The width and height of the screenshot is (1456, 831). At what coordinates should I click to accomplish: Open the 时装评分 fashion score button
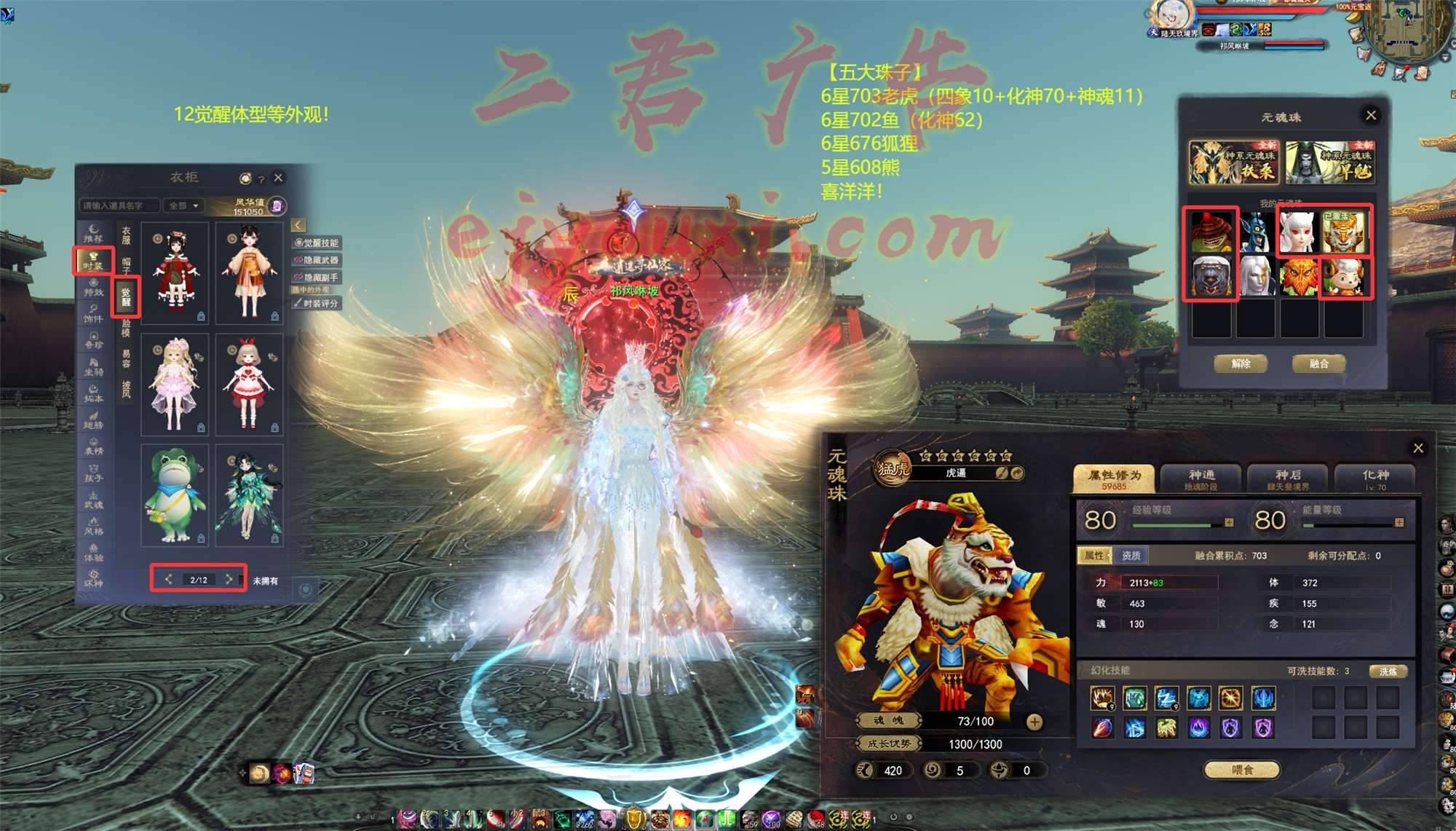tap(317, 303)
